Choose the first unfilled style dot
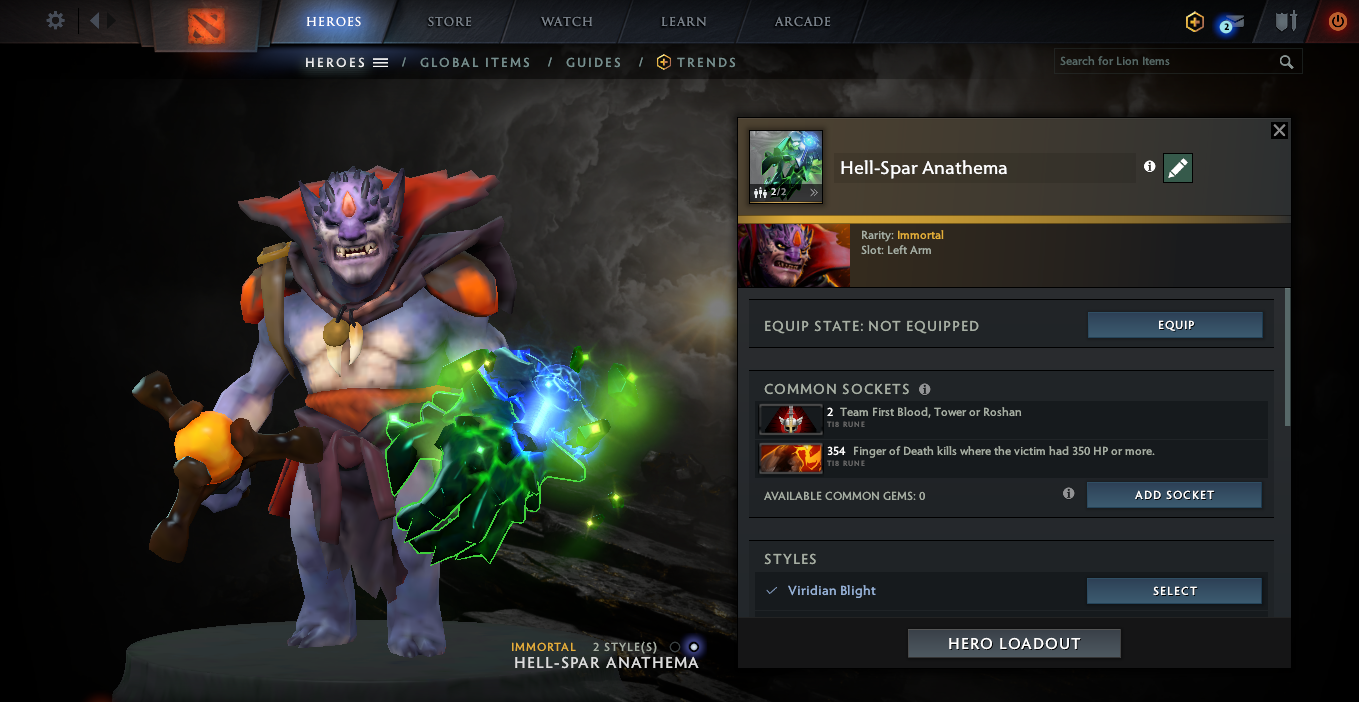Viewport: 1359px width, 702px height. click(675, 647)
